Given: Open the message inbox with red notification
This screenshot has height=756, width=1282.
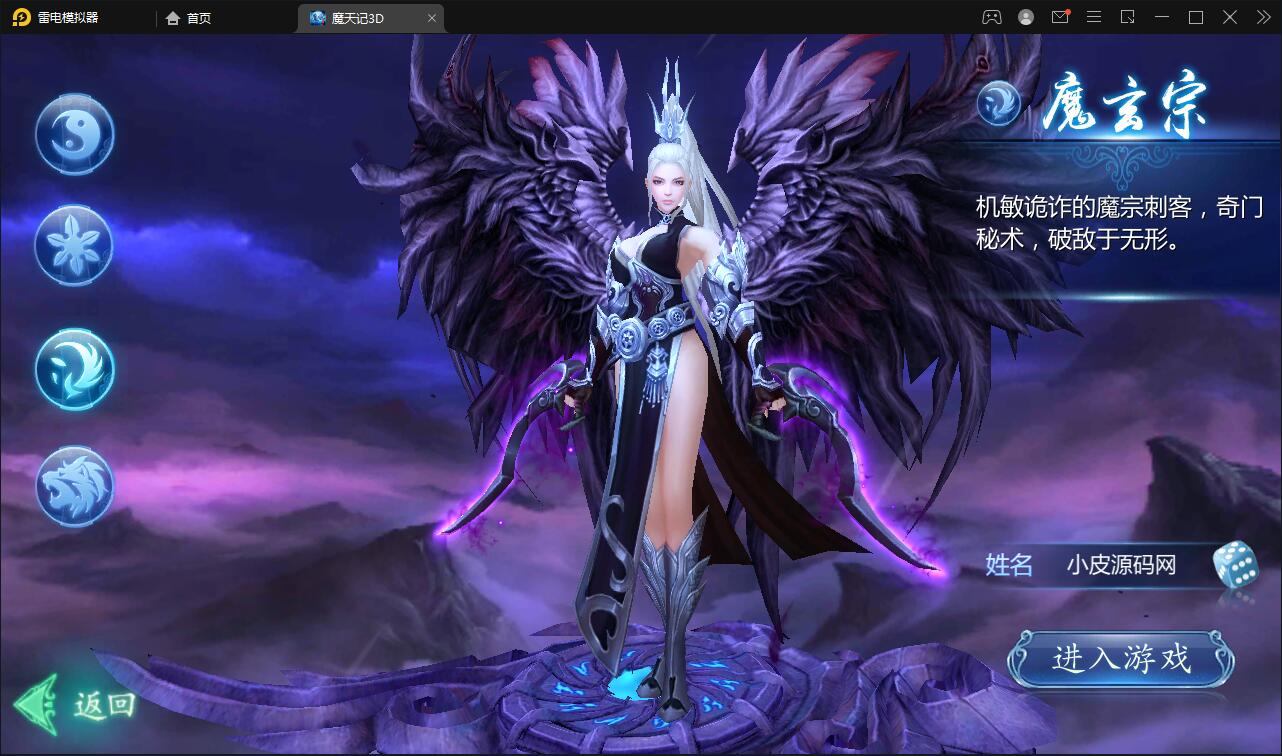Looking at the screenshot, I should click(1061, 17).
